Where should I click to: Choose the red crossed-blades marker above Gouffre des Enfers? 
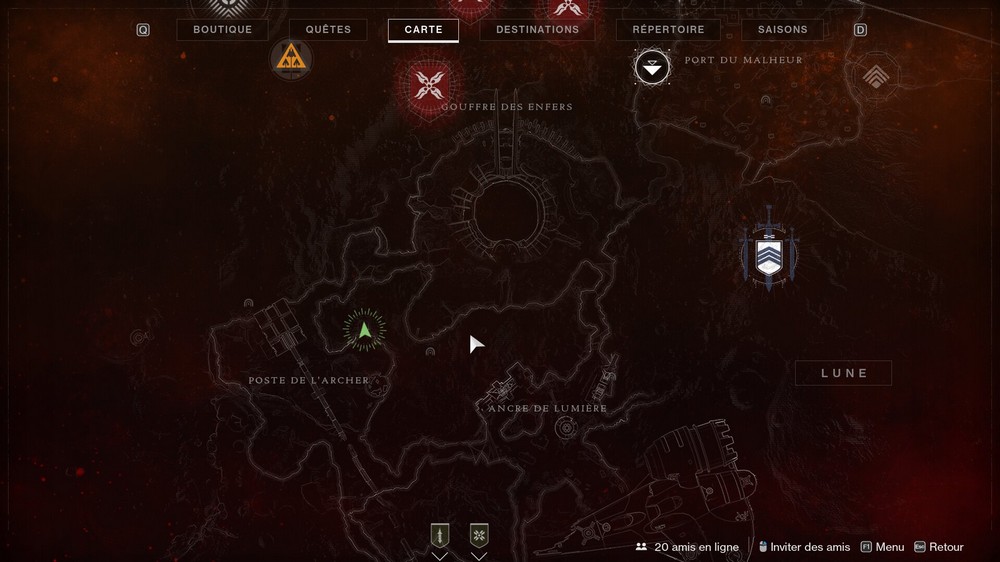click(430, 83)
